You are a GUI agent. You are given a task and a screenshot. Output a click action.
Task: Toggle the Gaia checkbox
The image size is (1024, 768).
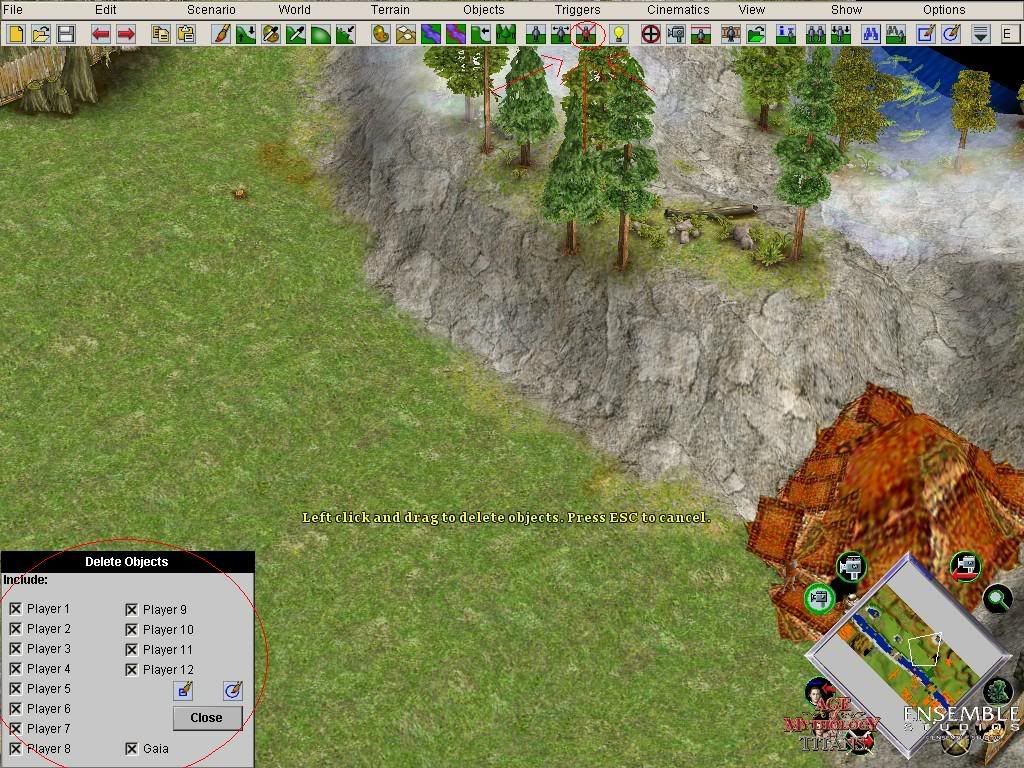(132, 748)
